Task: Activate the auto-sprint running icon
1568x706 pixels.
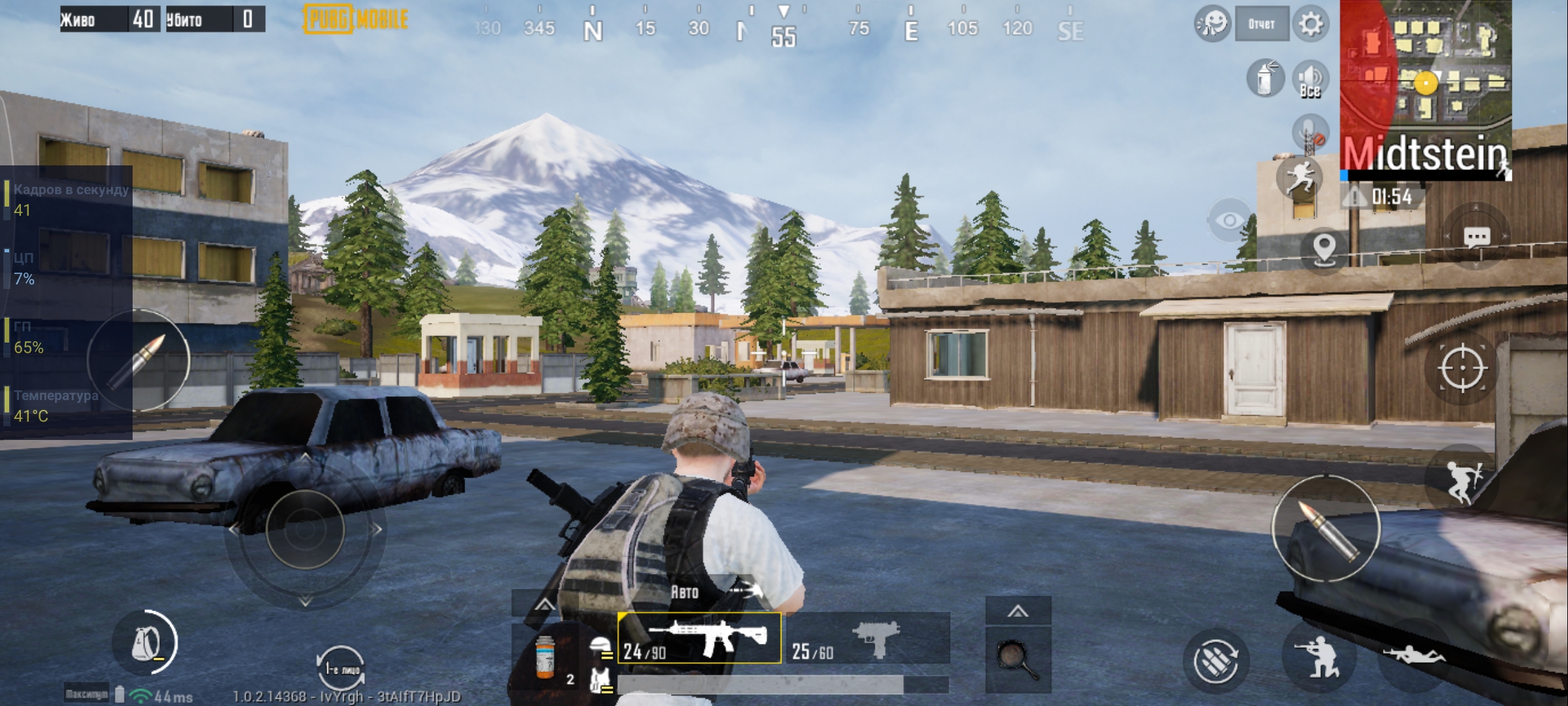Action: click(x=1299, y=178)
